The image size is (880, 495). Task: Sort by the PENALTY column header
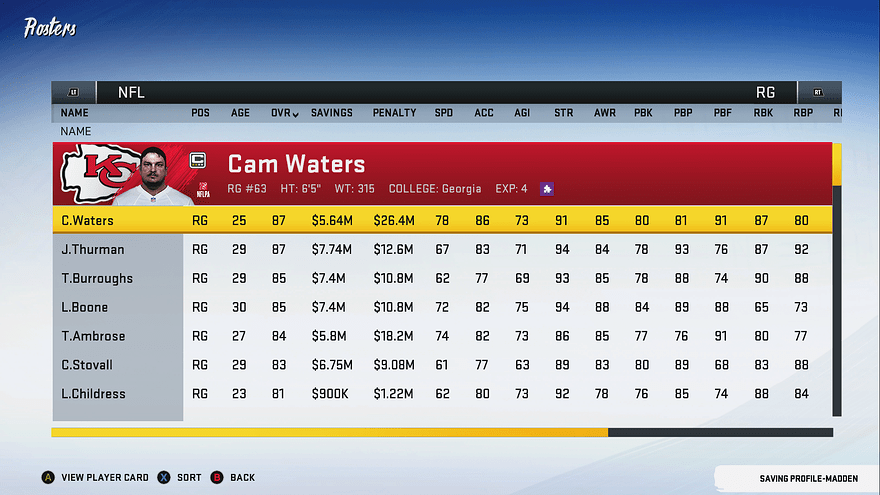[x=394, y=113]
